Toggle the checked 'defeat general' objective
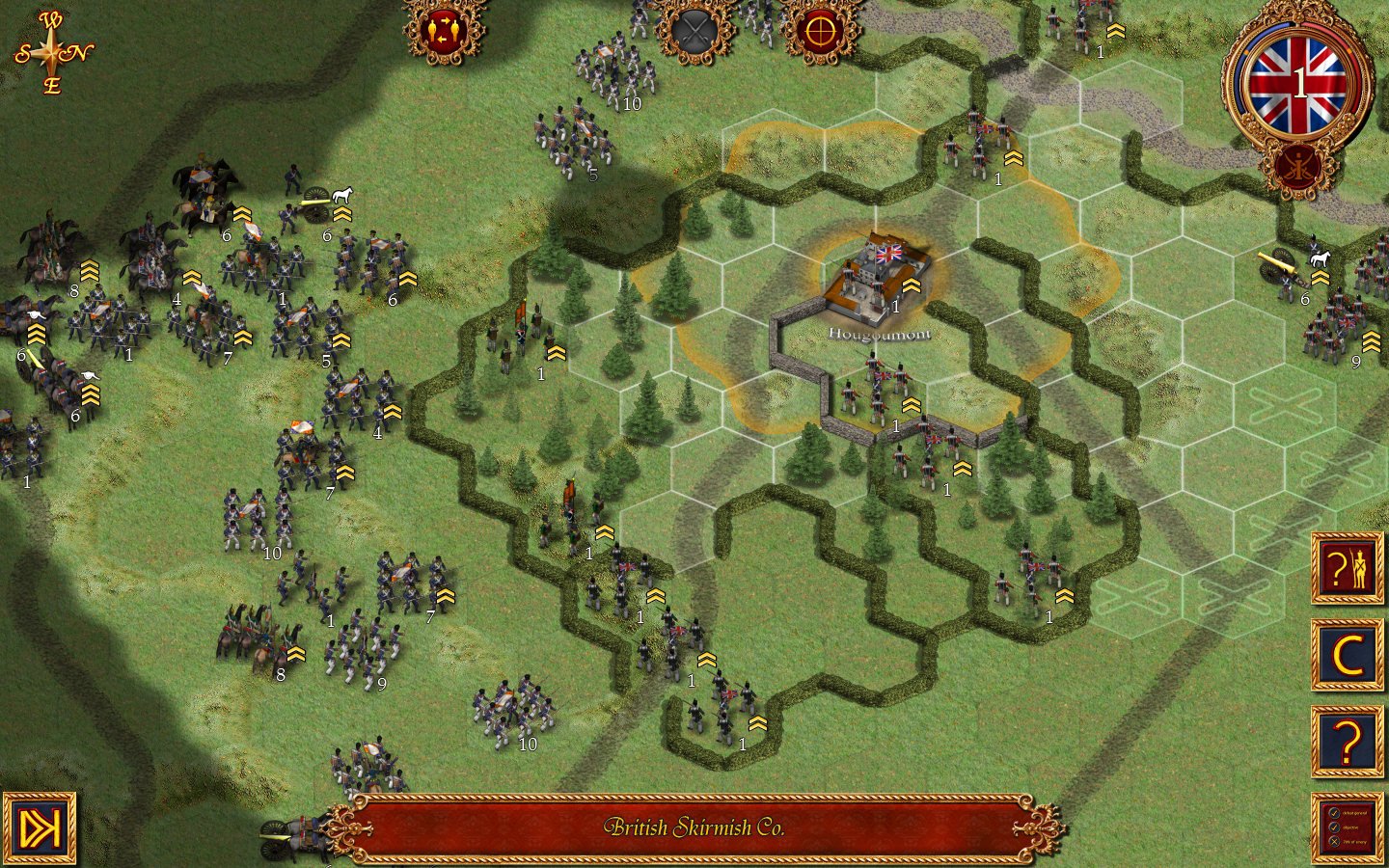The image size is (1389, 868). click(1334, 813)
